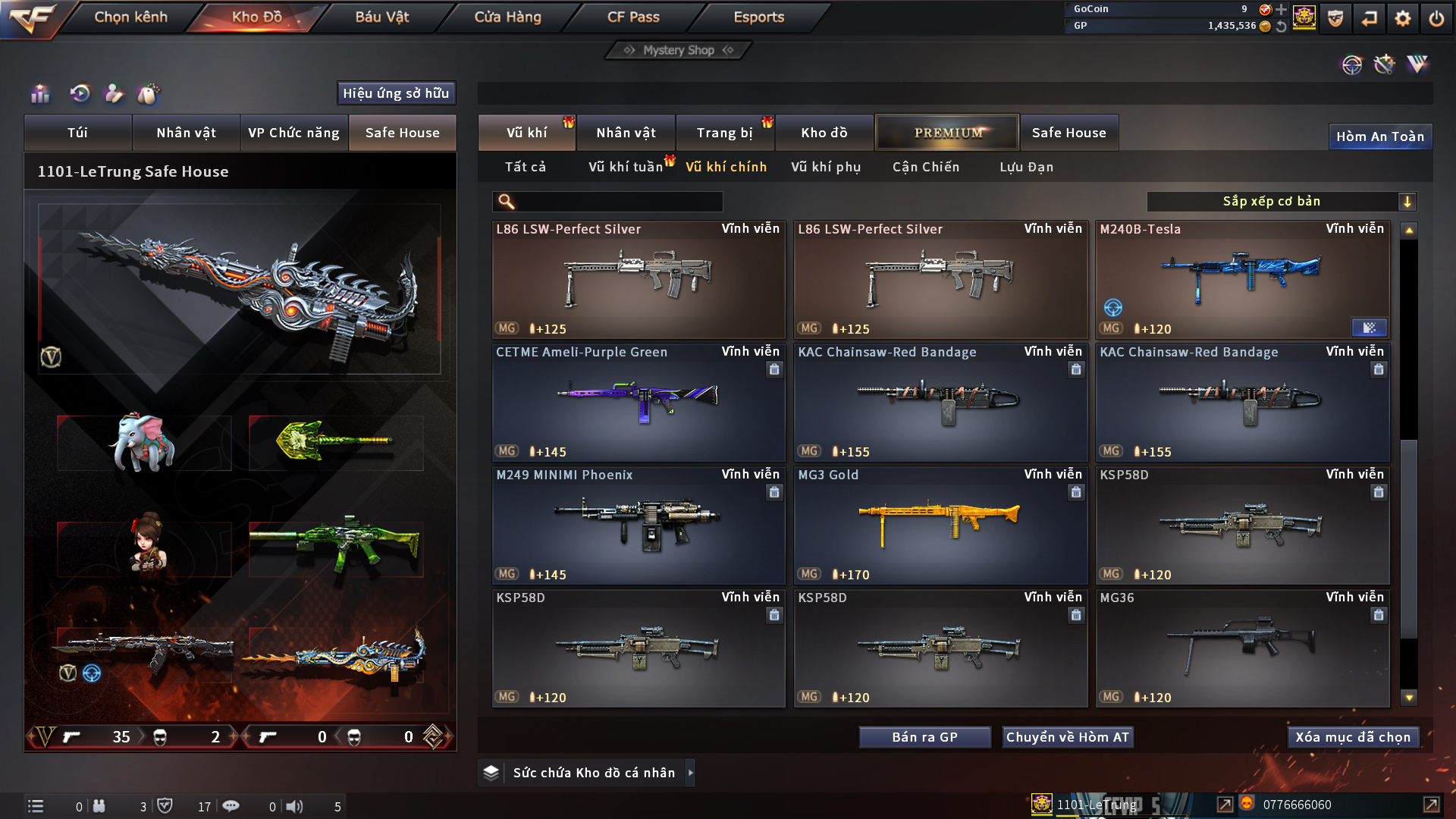Switch to the Nhân vật storage tab

point(626,133)
